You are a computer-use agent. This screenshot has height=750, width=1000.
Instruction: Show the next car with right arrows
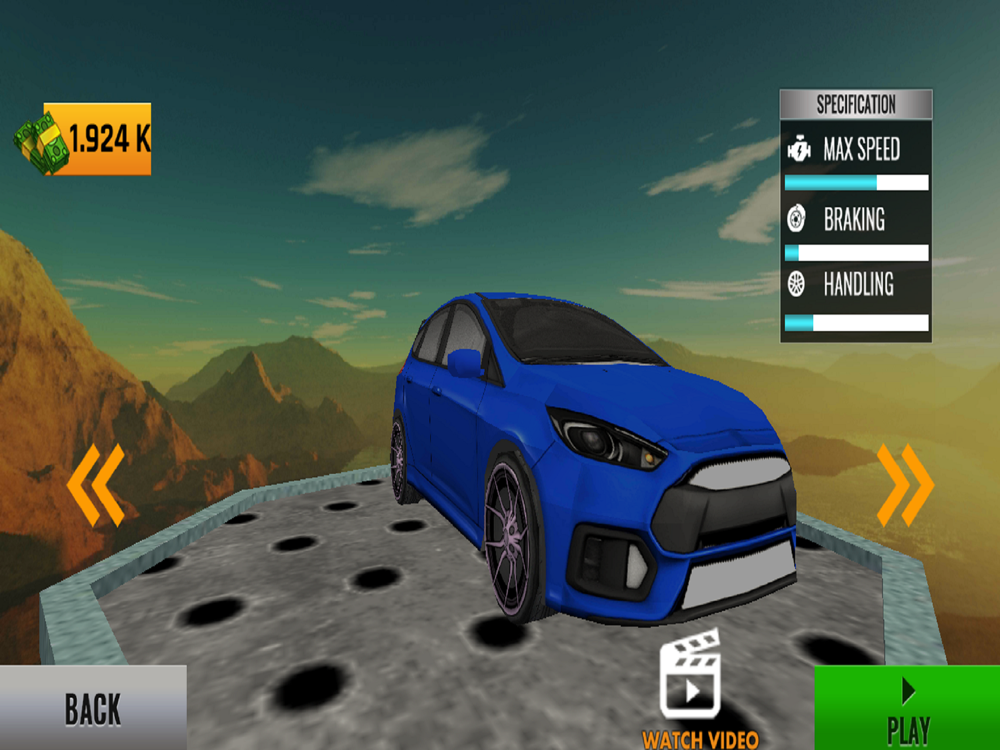click(905, 485)
